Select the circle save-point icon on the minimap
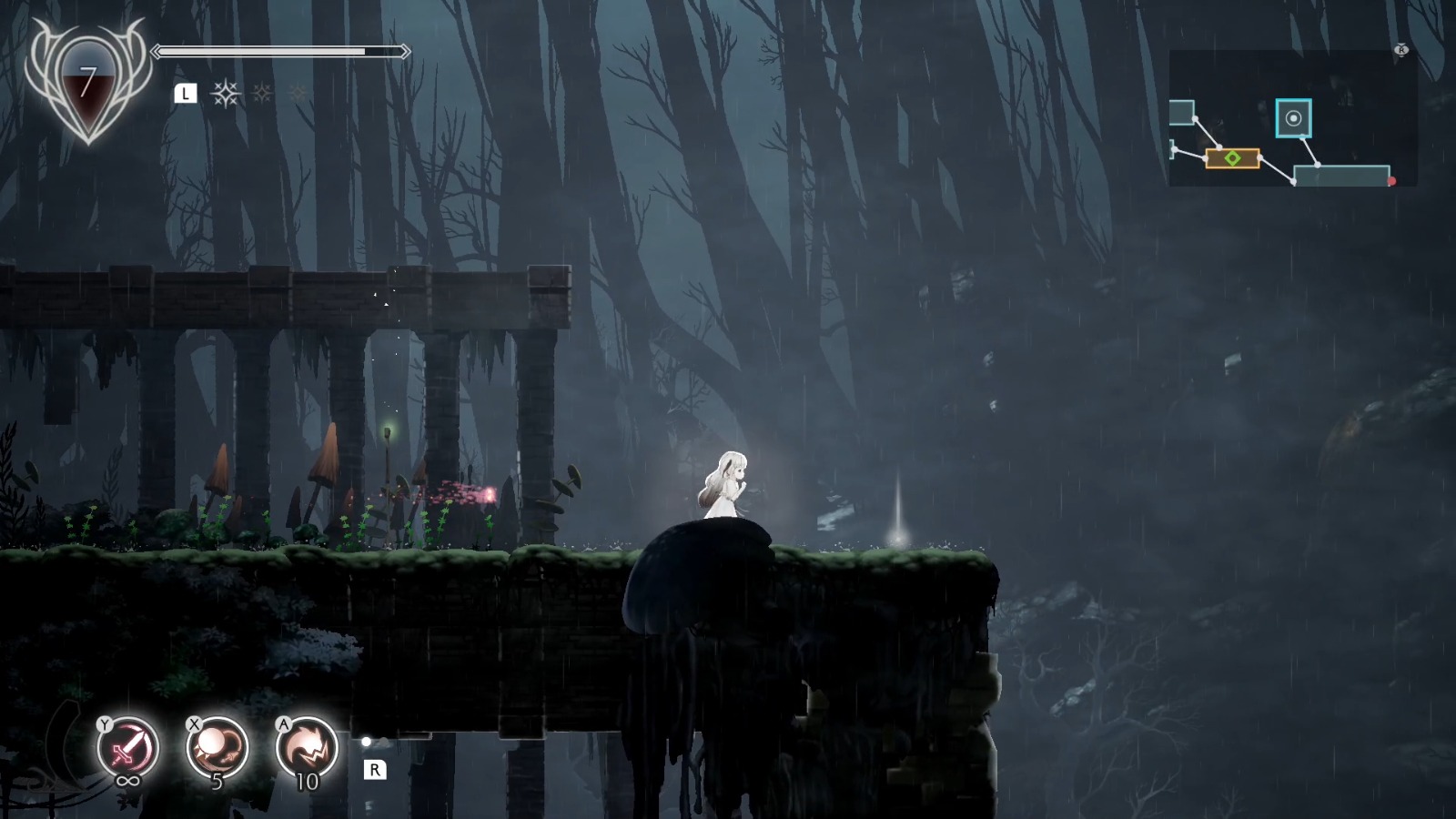The image size is (1456, 819). tap(1294, 118)
